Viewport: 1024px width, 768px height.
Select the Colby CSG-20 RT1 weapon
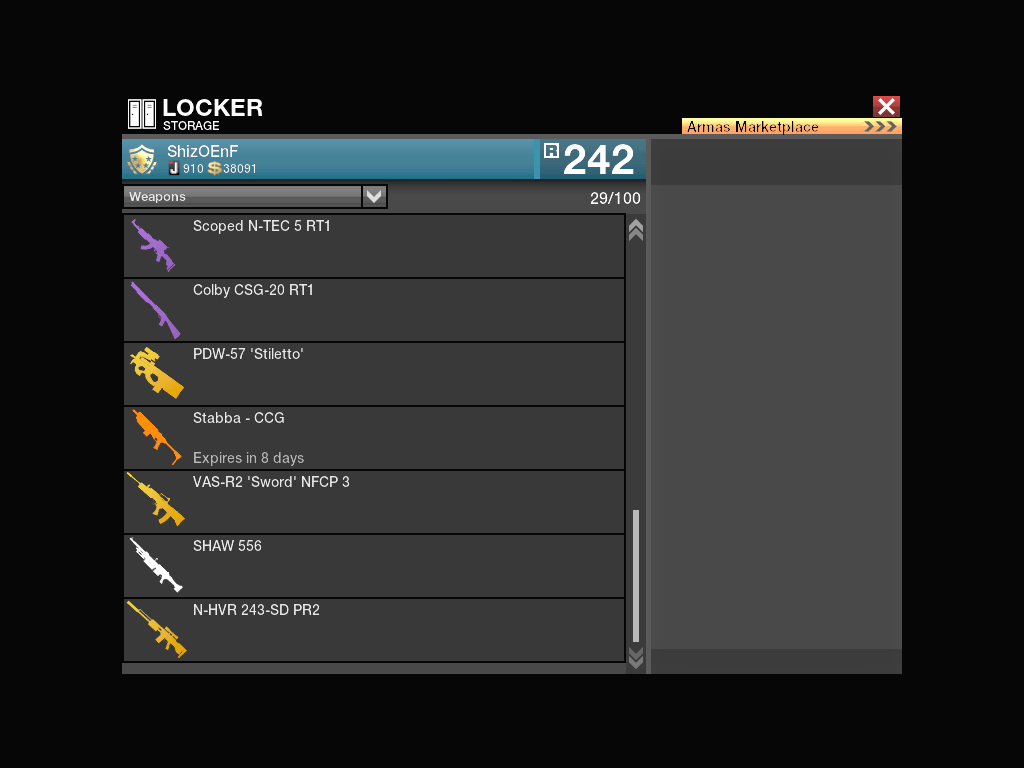[374, 310]
